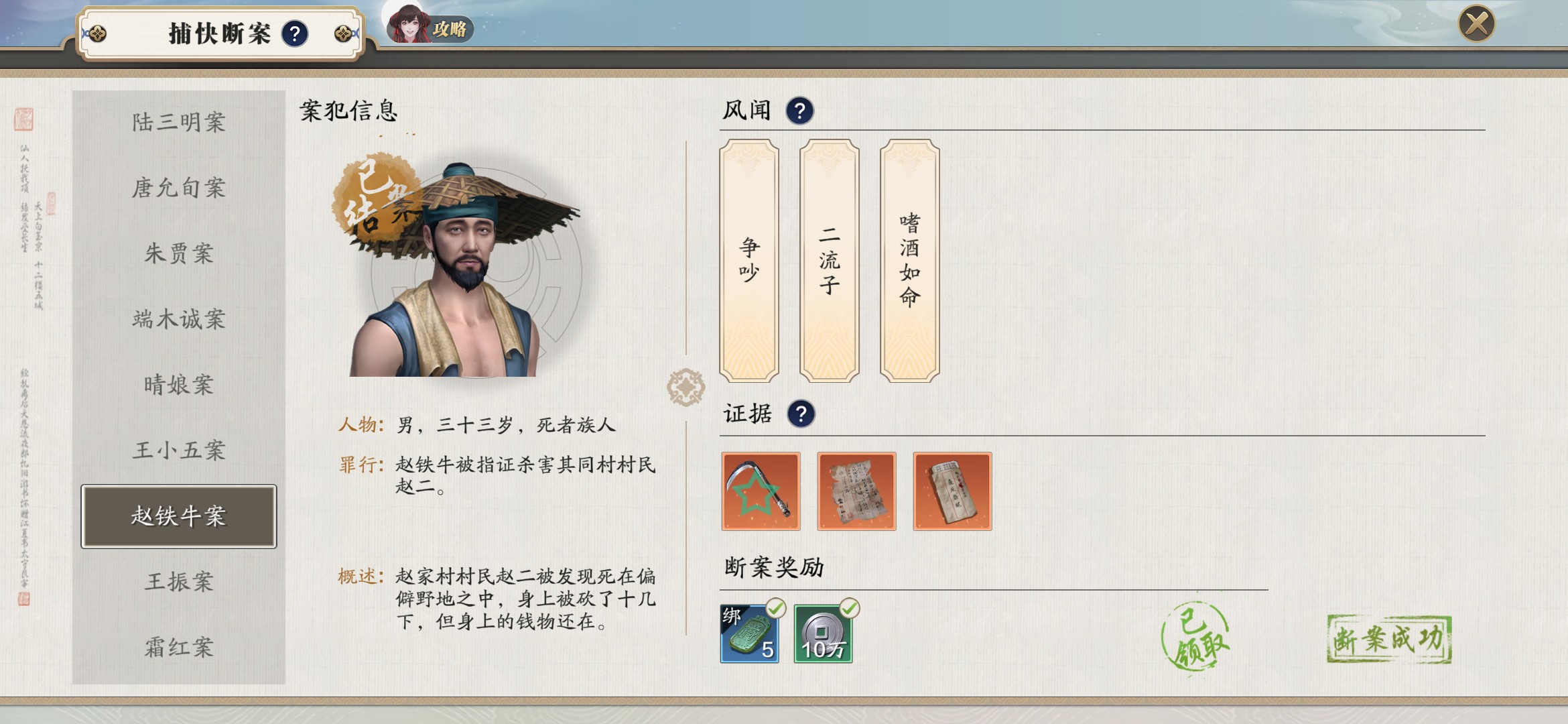
Task: Switch to the 王振案 case
Action: click(x=179, y=582)
